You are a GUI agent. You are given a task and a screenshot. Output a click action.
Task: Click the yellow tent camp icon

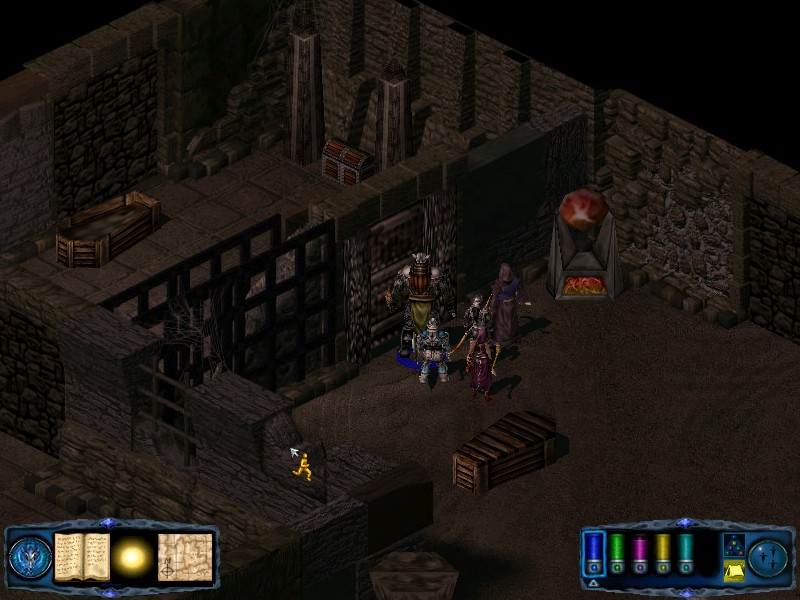click(732, 570)
